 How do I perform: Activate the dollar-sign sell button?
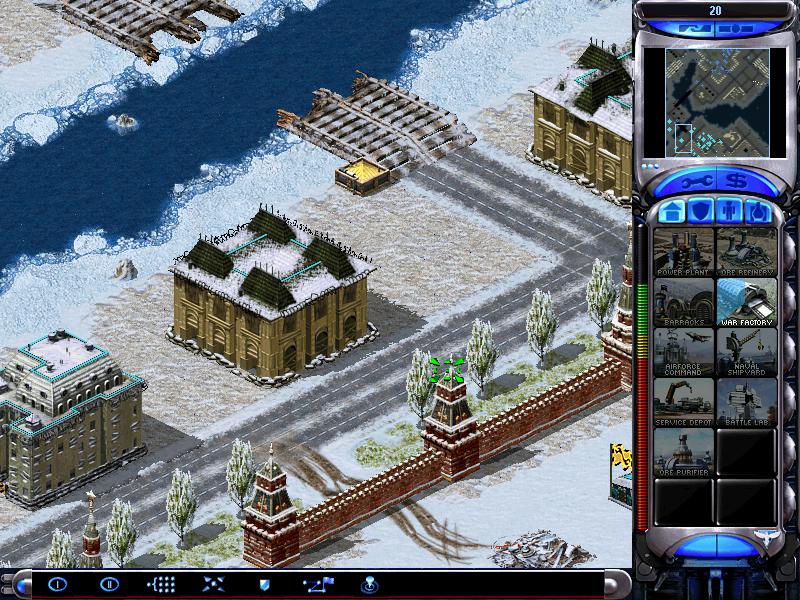tap(738, 182)
